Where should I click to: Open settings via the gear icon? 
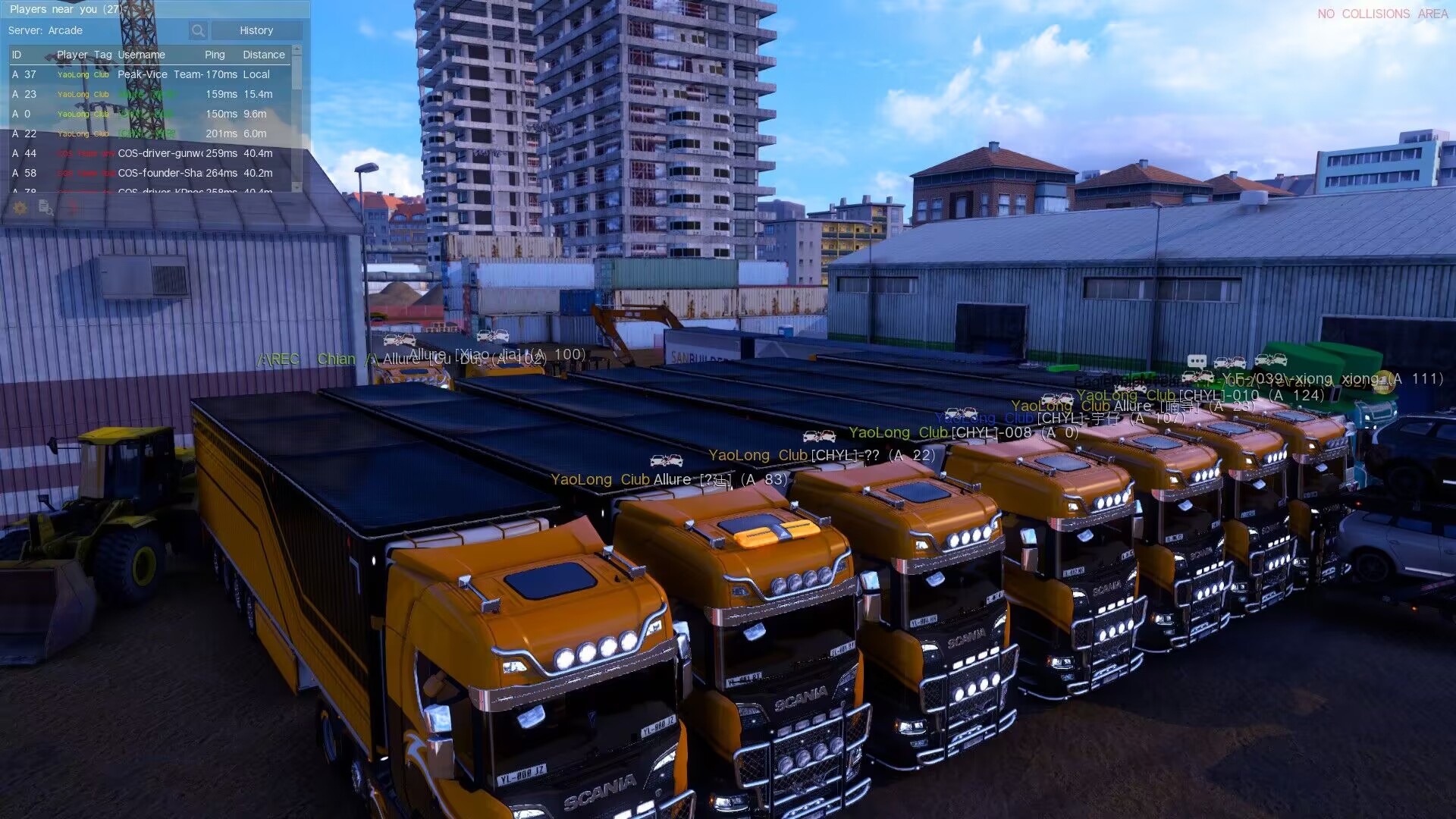tap(20, 207)
